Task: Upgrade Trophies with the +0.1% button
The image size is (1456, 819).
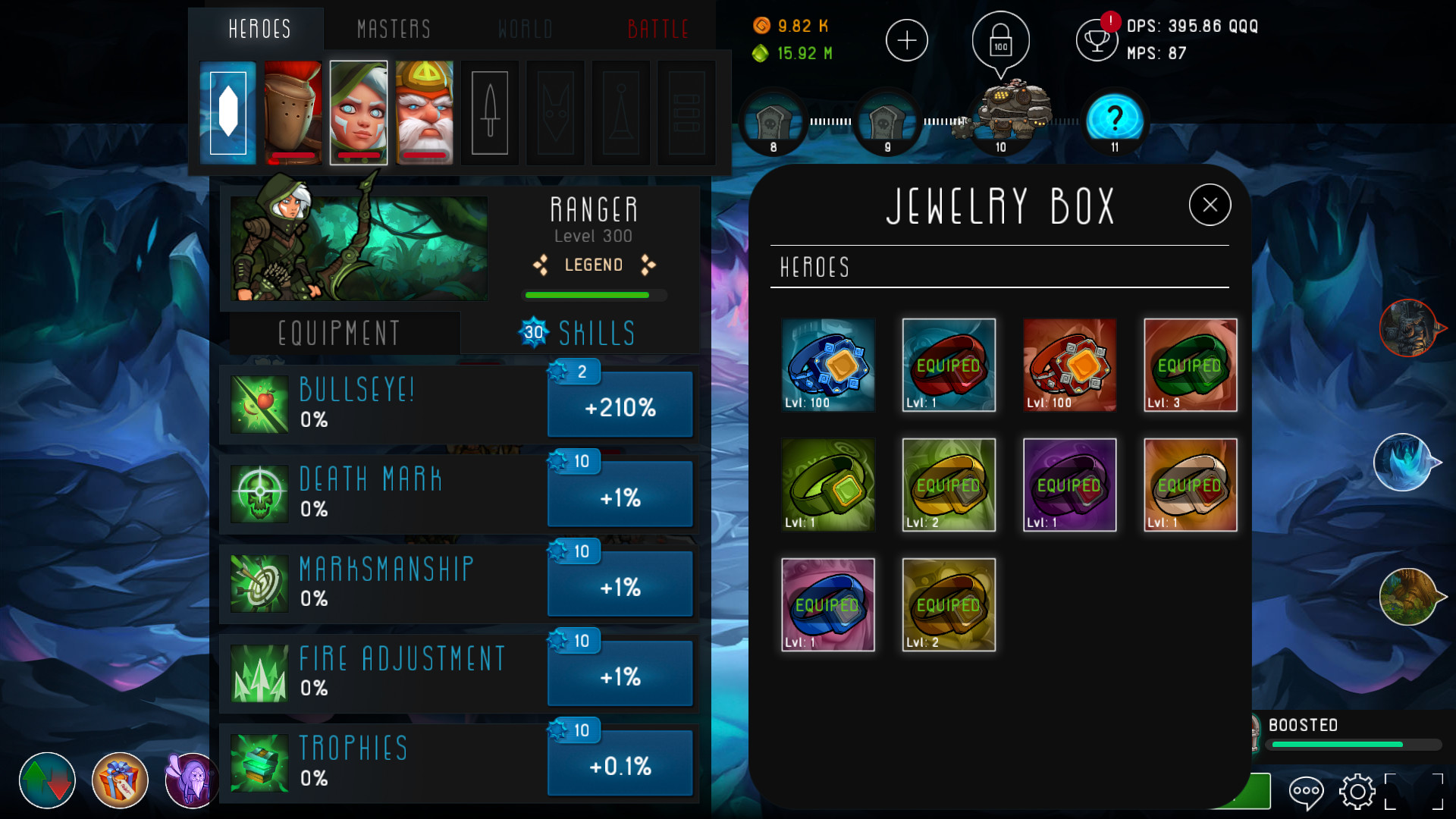Action: tap(620, 765)
